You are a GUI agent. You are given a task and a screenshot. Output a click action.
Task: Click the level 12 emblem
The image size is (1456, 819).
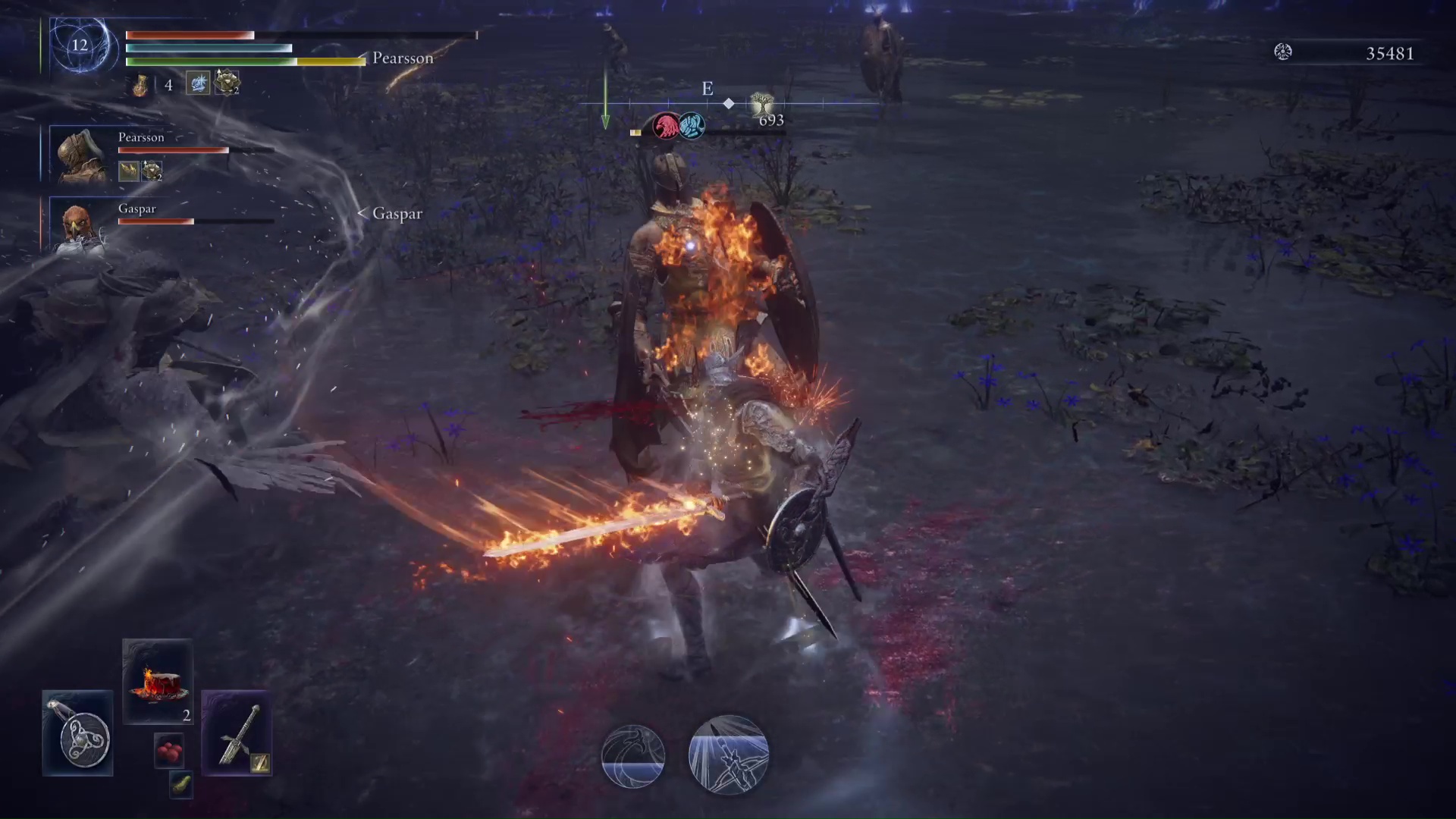80,45
